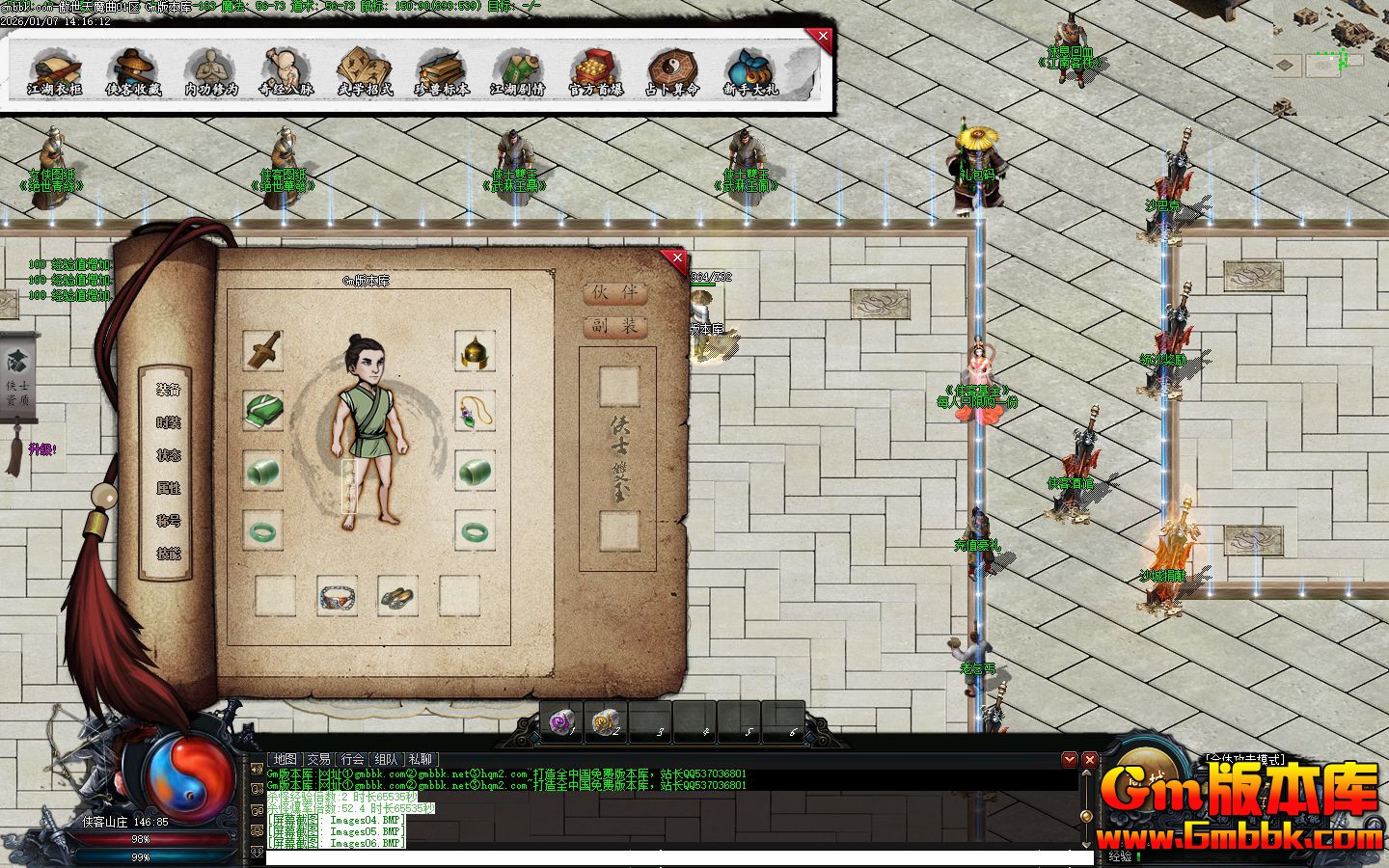Switch to the 技能 skills tab

169,554
